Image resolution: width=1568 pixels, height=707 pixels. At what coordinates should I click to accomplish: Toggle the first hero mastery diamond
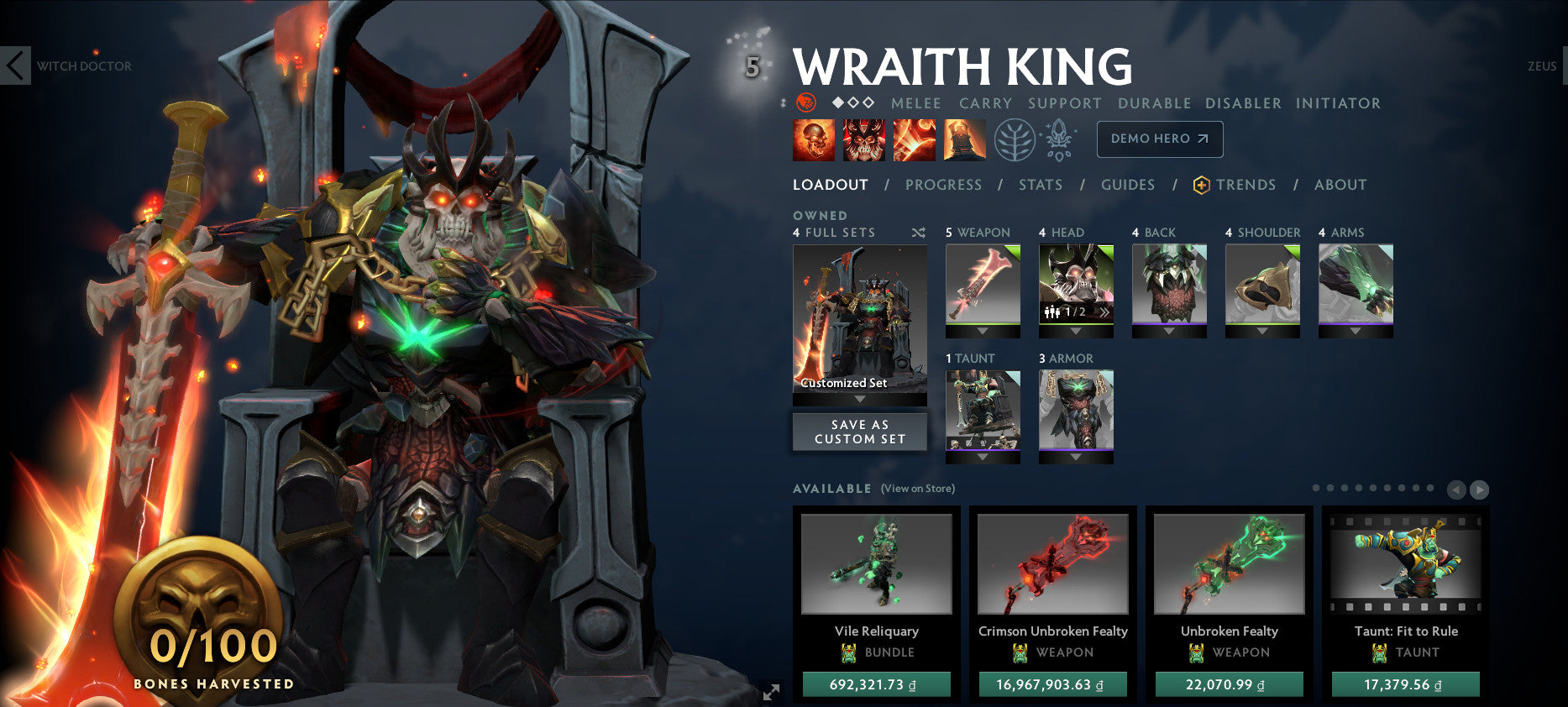coord(838,102)
